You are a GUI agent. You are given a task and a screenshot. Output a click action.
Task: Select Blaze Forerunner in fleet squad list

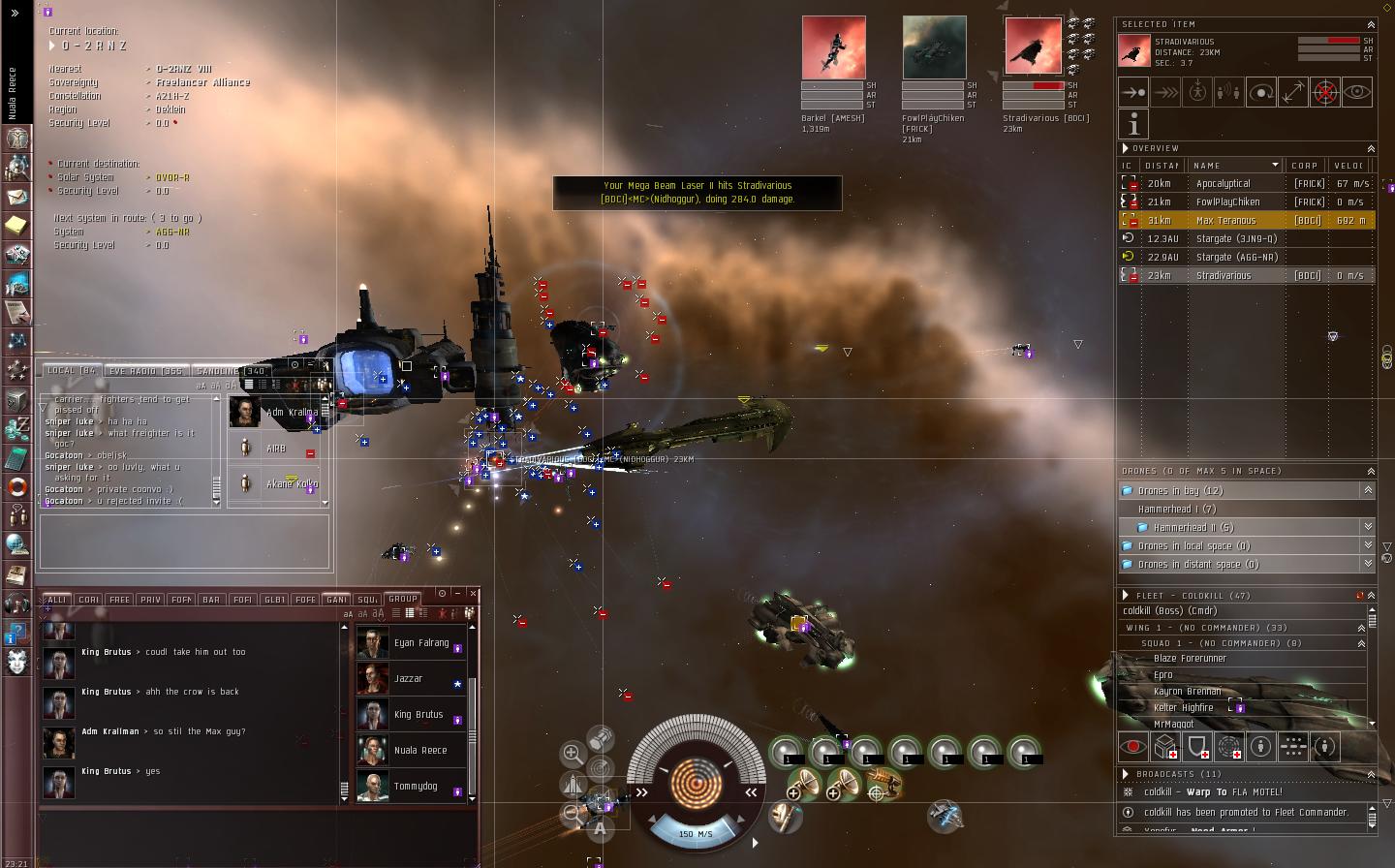pyautogui.click(x=1190, y=658)
